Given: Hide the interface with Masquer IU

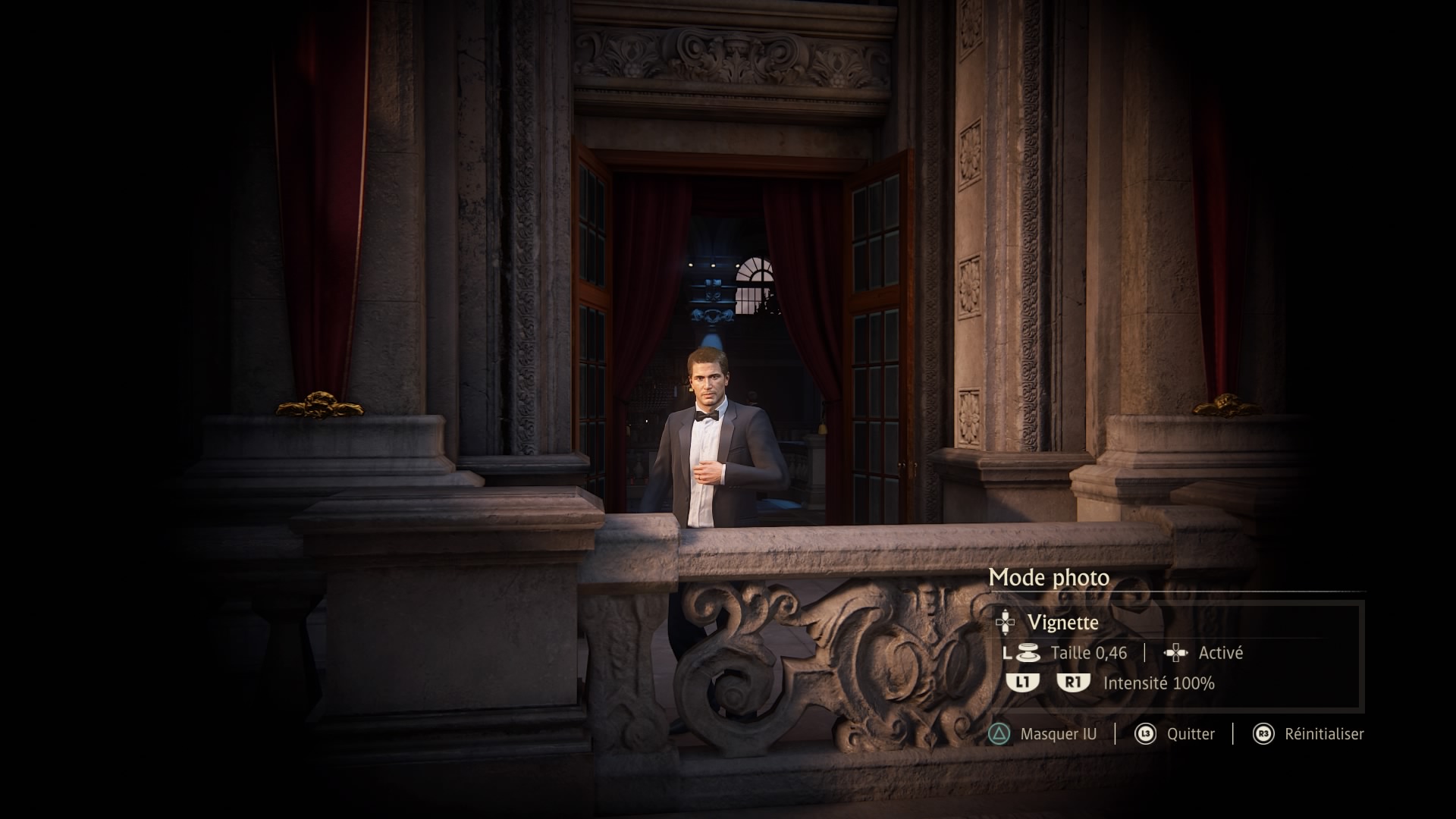Looking at the screenshot, I should tap(1057, 734).
